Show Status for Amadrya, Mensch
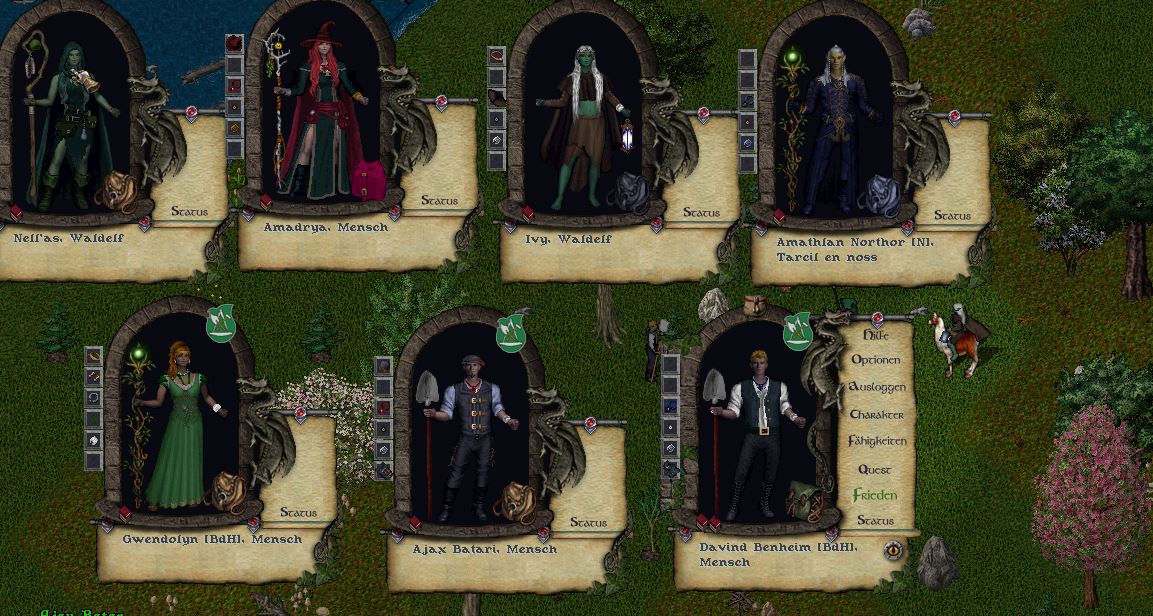Screen dimensions: 1153x616 (439, 201)
